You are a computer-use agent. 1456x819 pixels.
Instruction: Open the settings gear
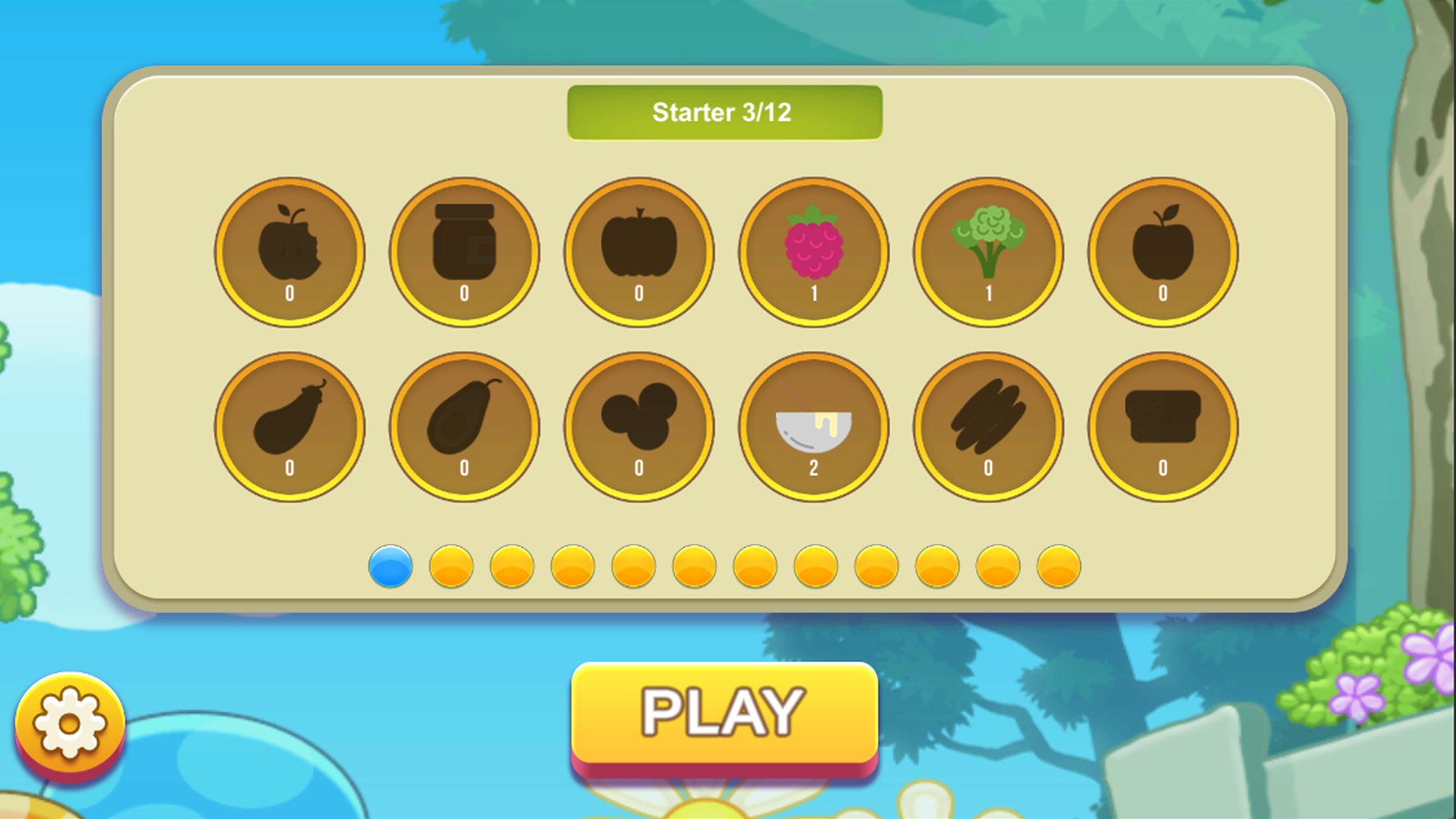click(68, 723)
